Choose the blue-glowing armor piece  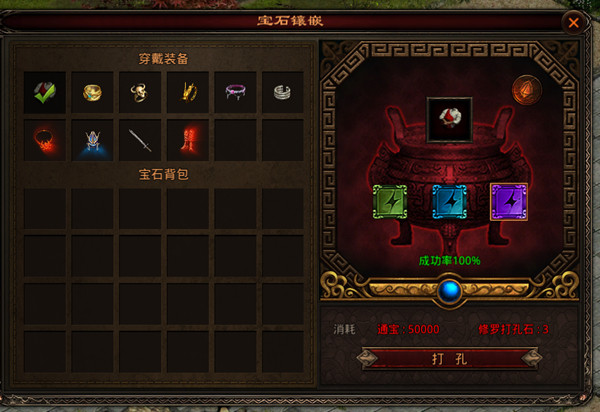pos(92,139)
